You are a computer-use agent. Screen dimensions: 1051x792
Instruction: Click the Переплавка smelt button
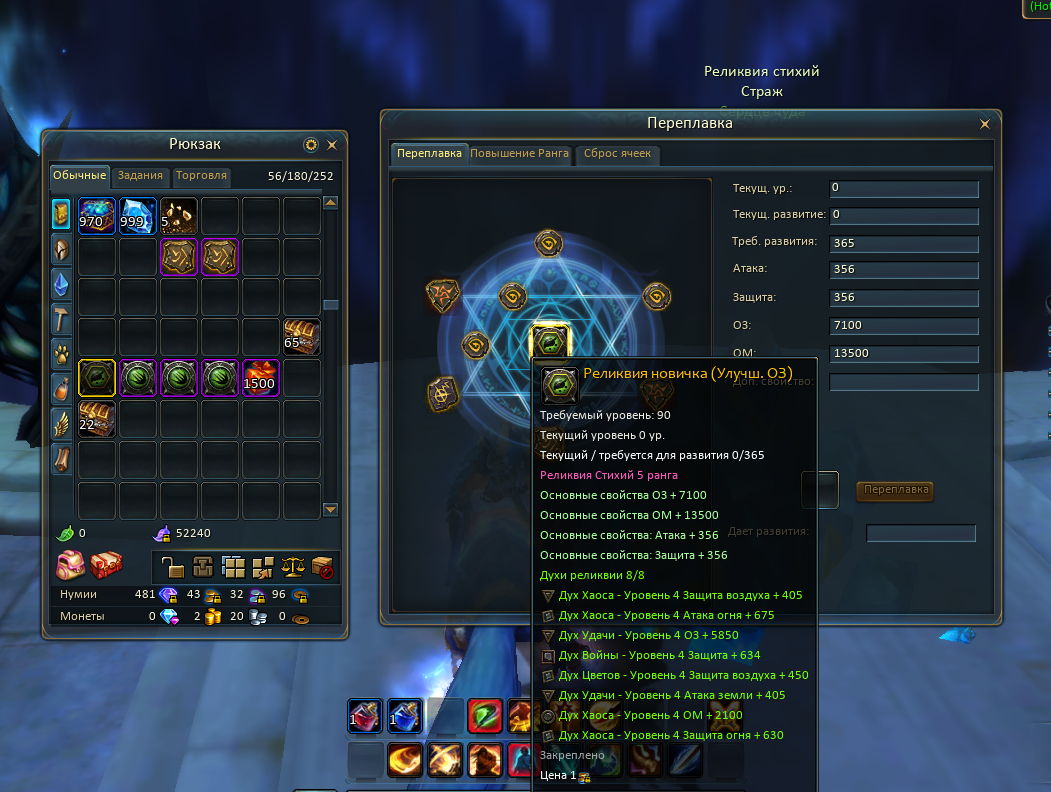[895, 490]
